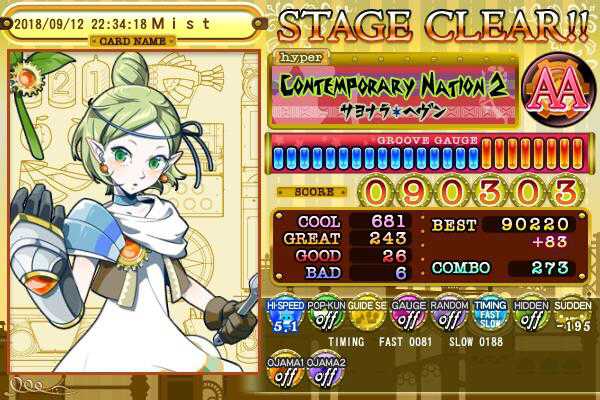
Task: Toggle the OJAMA2 option
Action: 325,375
